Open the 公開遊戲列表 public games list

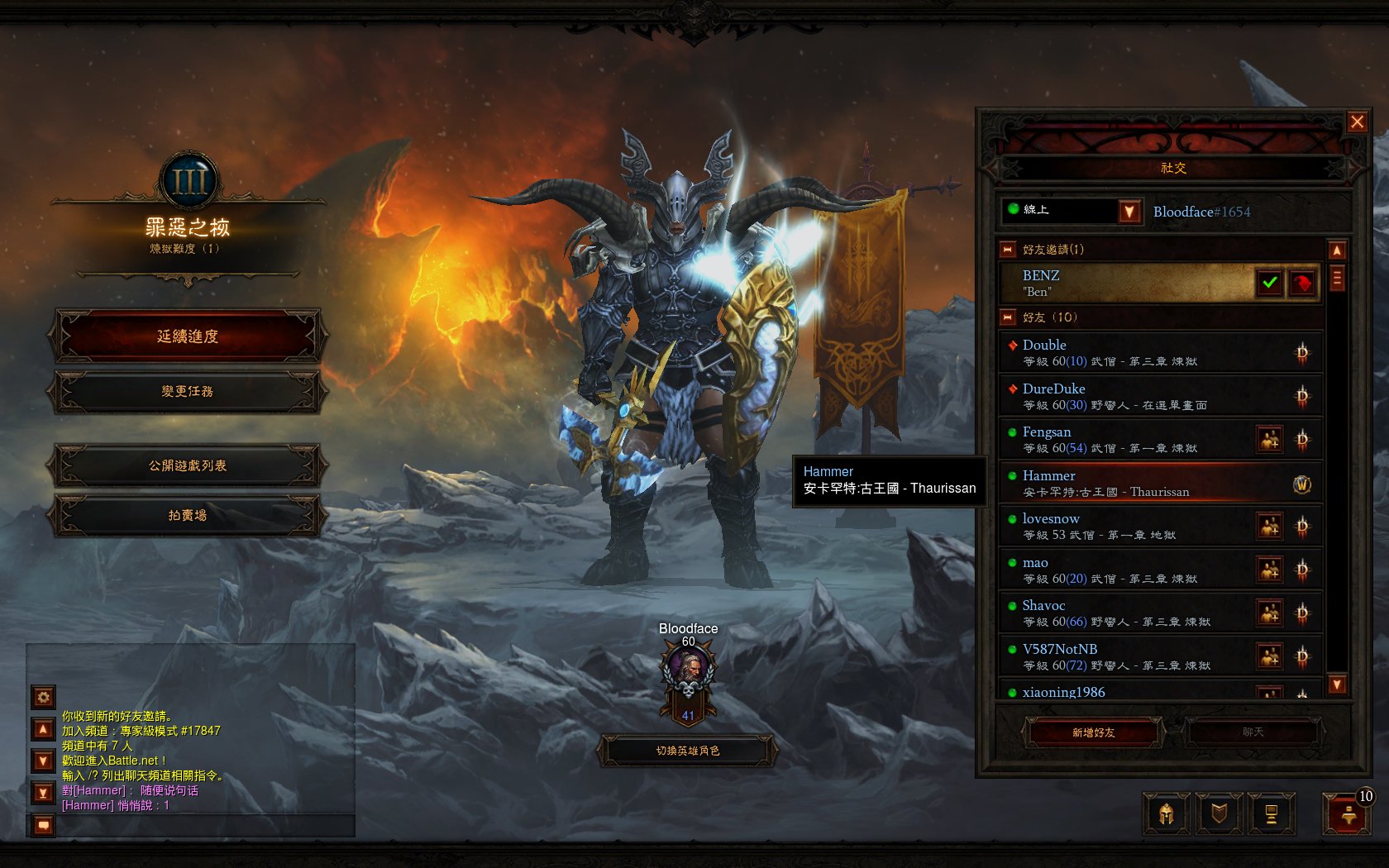click(x=188, y=465)
